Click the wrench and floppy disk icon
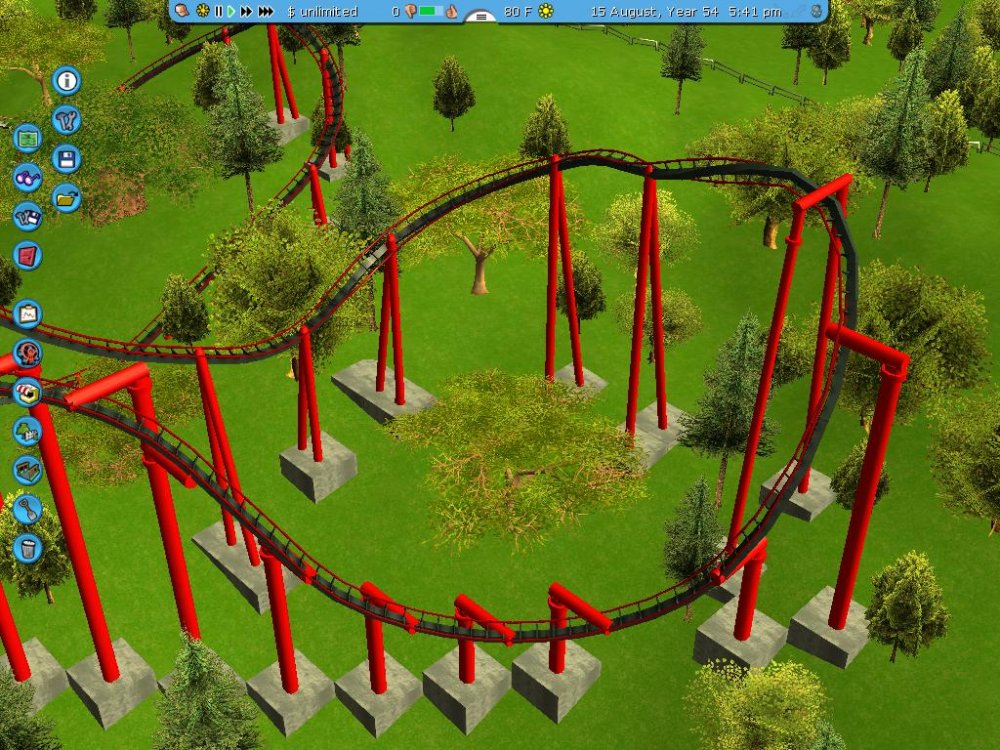The image size is (1000, 750). [27, 216]
